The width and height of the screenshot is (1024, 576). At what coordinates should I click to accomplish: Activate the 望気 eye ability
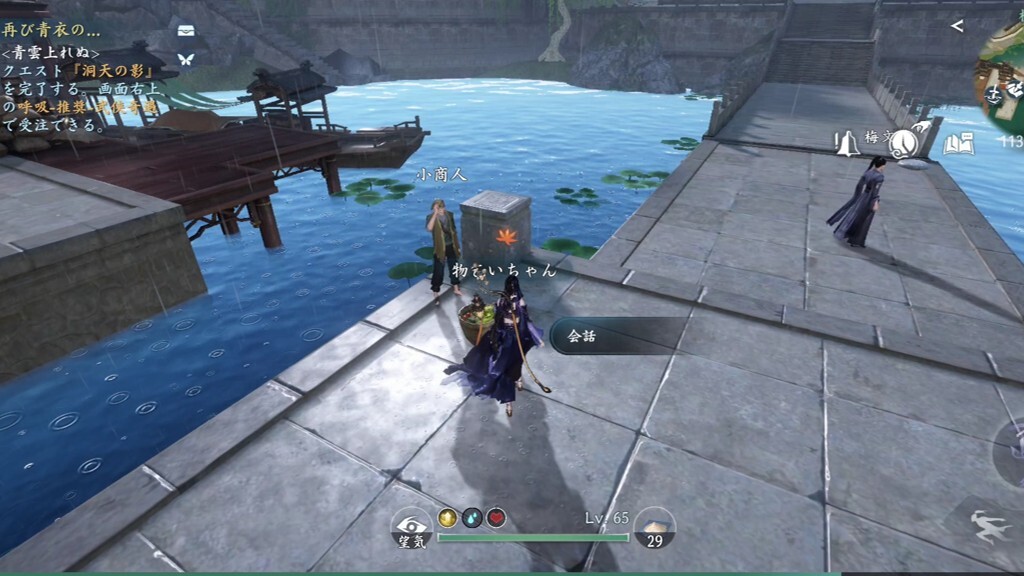coord(411,527)
